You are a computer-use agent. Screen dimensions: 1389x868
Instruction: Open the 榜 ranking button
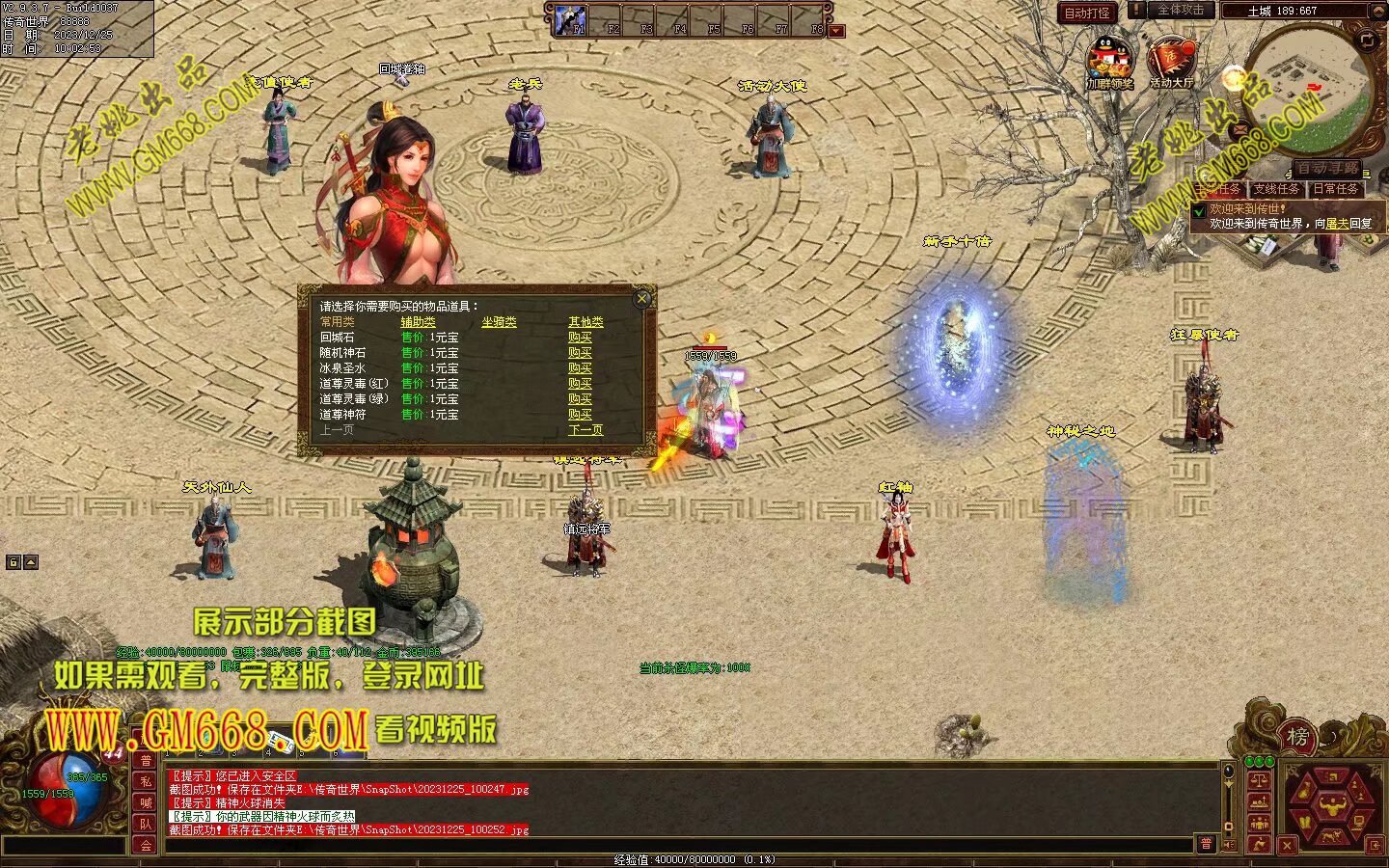click(1298, 737)
